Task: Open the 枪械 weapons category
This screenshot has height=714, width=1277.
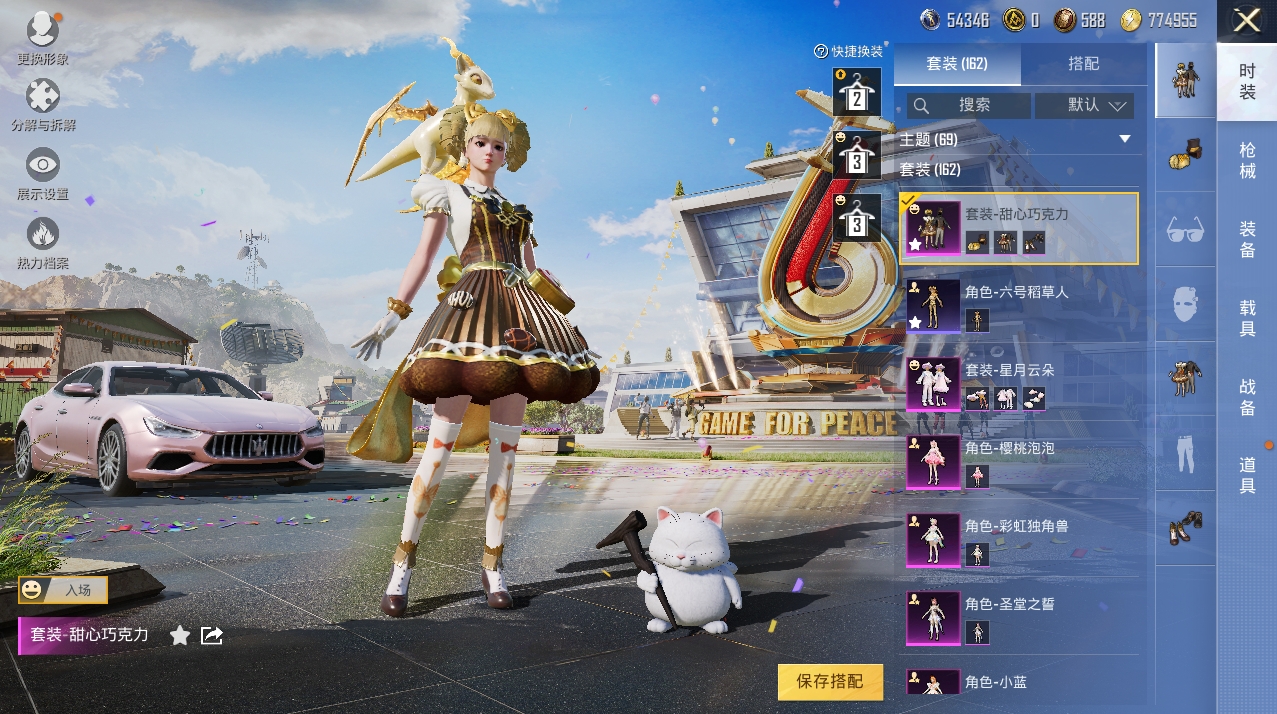Action: 1247,160
